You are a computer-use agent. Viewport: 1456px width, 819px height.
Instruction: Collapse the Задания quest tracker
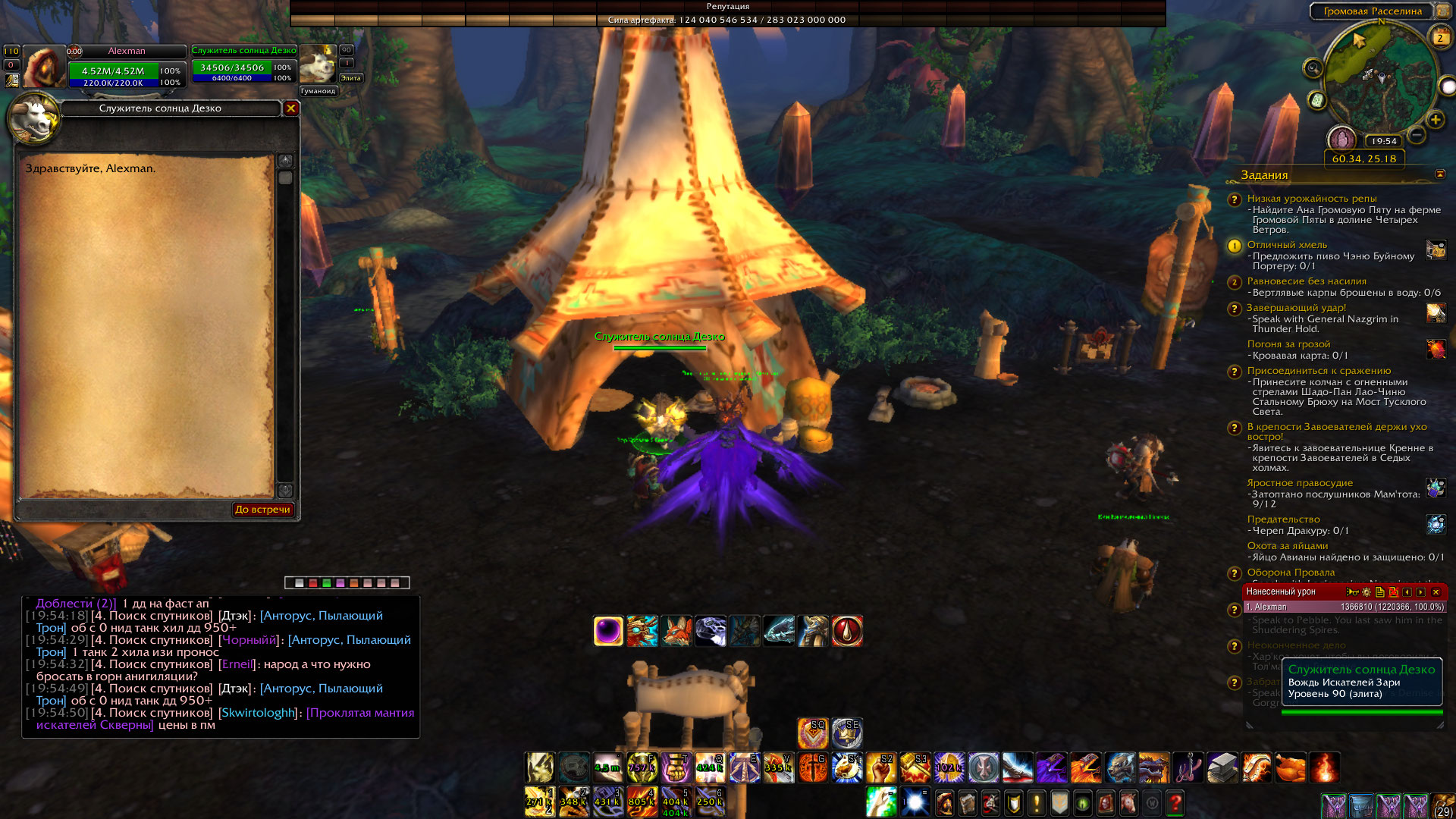click(x=1440, y=174)
